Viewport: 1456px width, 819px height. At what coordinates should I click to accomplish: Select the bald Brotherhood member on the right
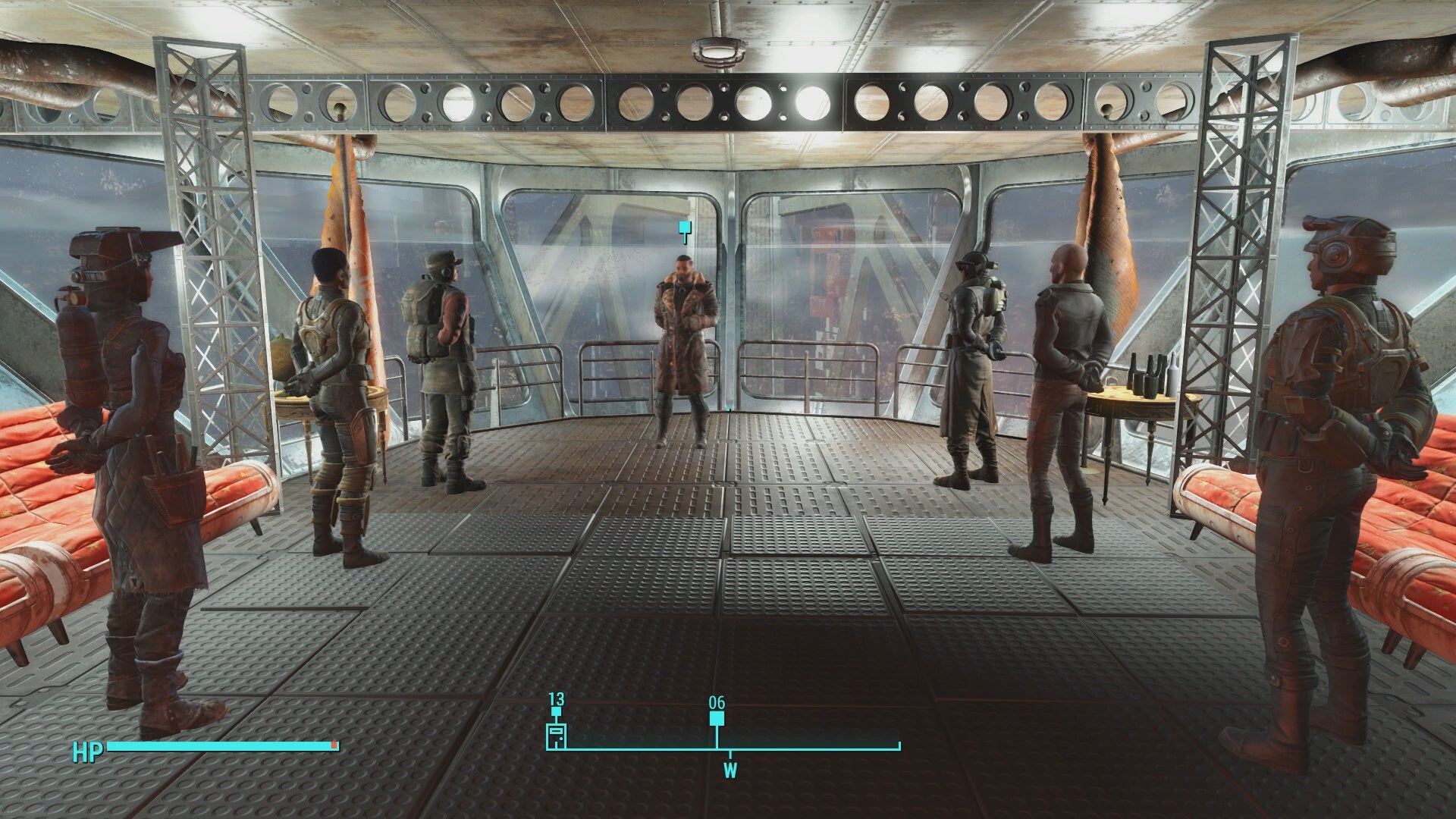[x=1062, y=364]
